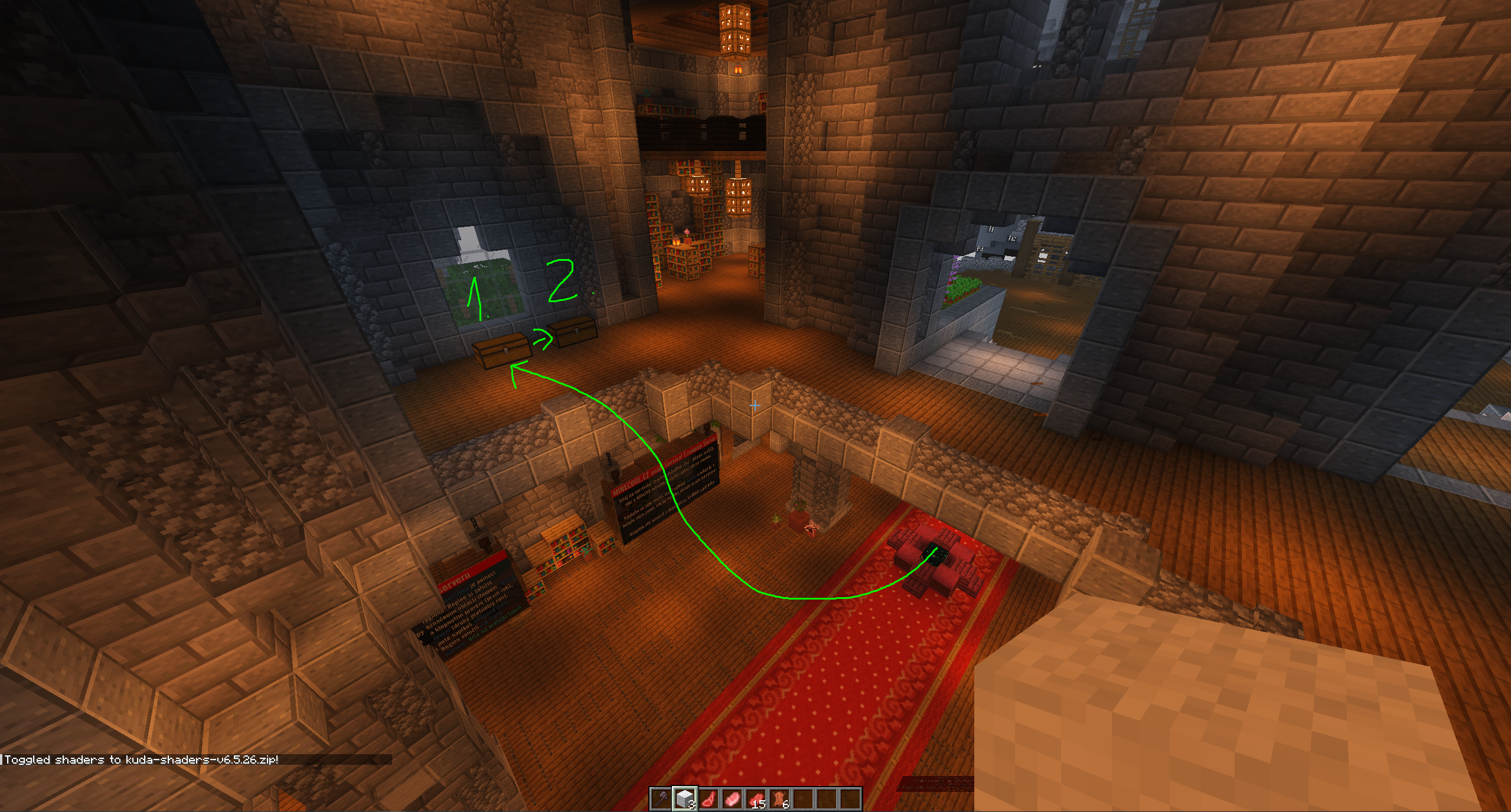
Task: Select the axe hotbar slot
Action: [661, 799]
